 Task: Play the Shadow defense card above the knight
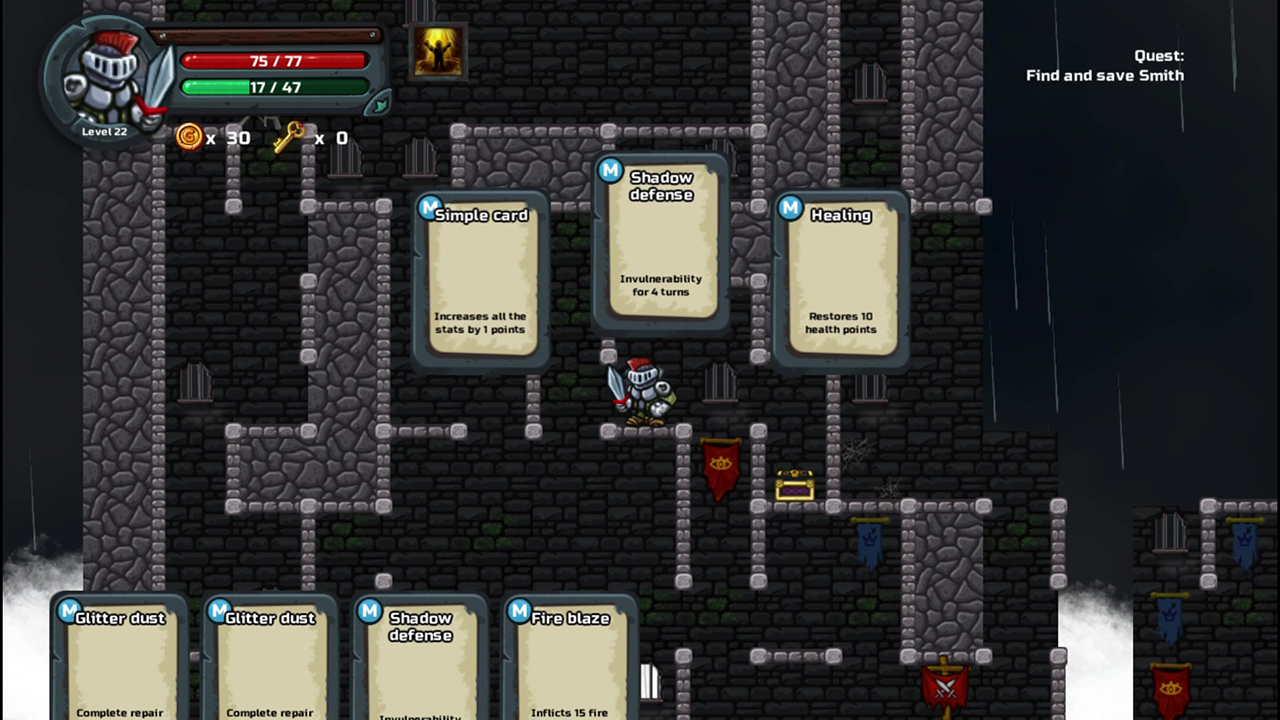(660, 245)
